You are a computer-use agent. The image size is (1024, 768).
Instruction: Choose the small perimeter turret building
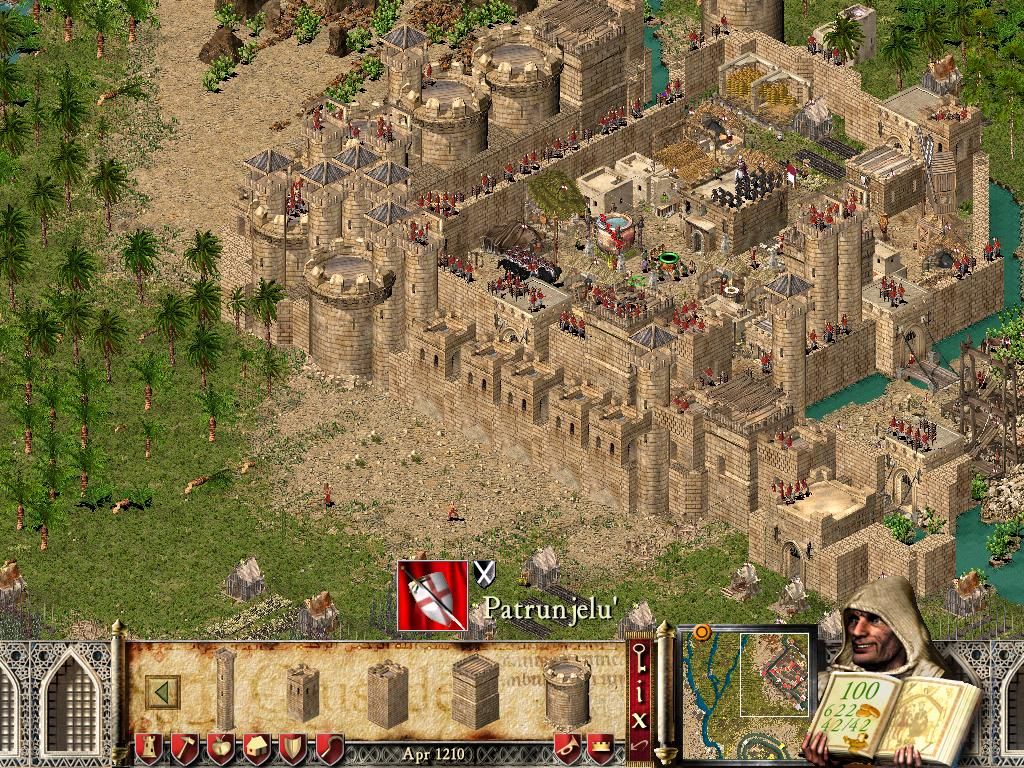302,692
